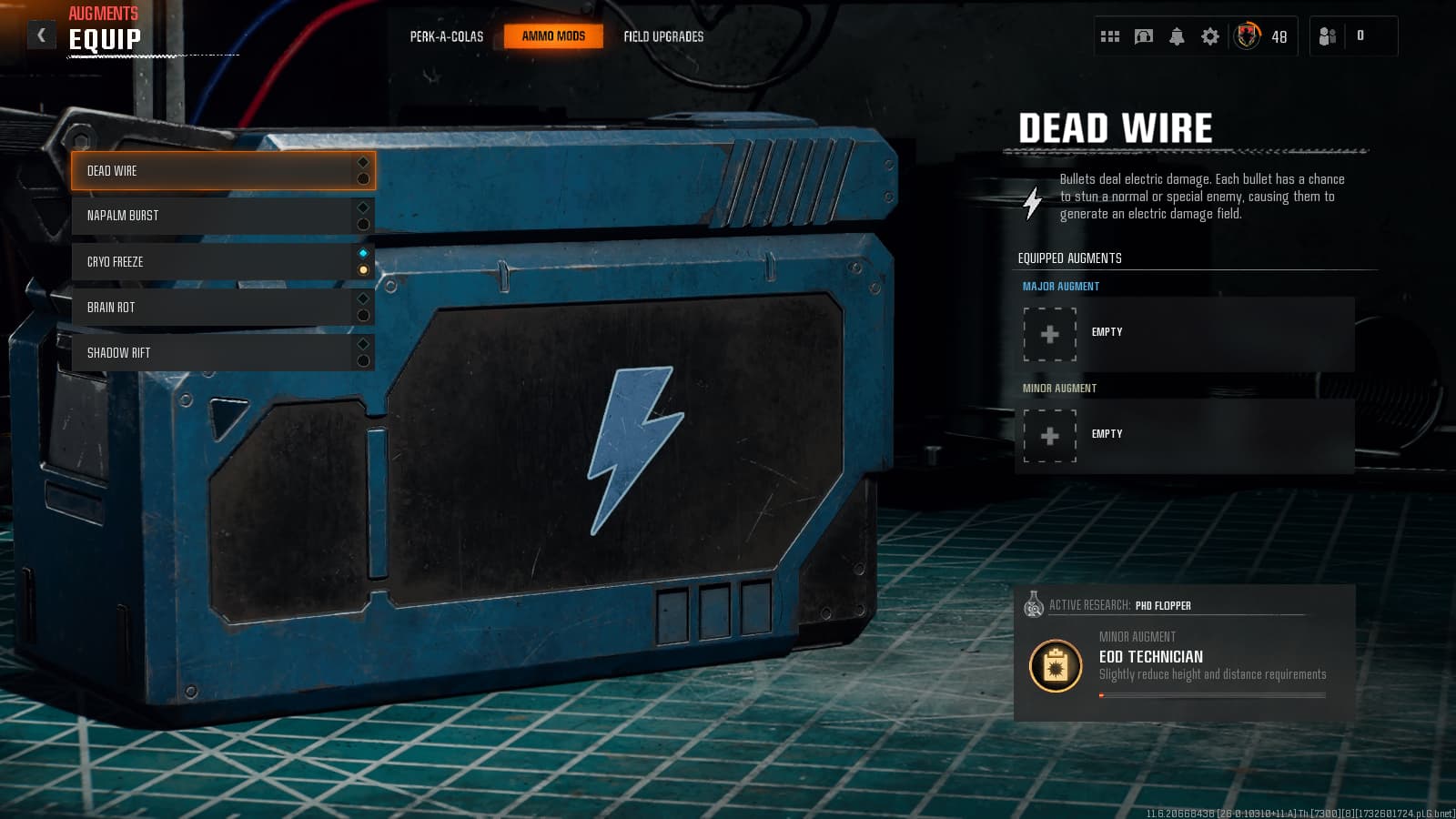The image size is (1456, 819).
Task: Go back using the arrow button
Action: [41, 35]
